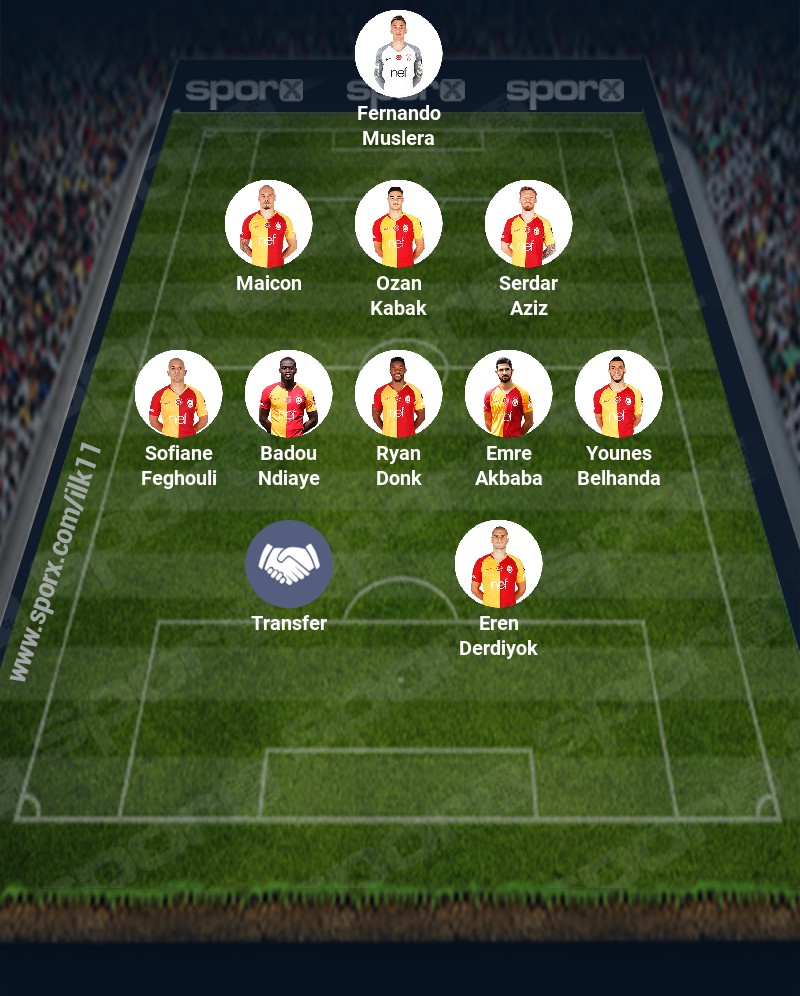Pick Emre Akbaba's player circle
The height and width of the screenshot is (996, 800).
509,394
